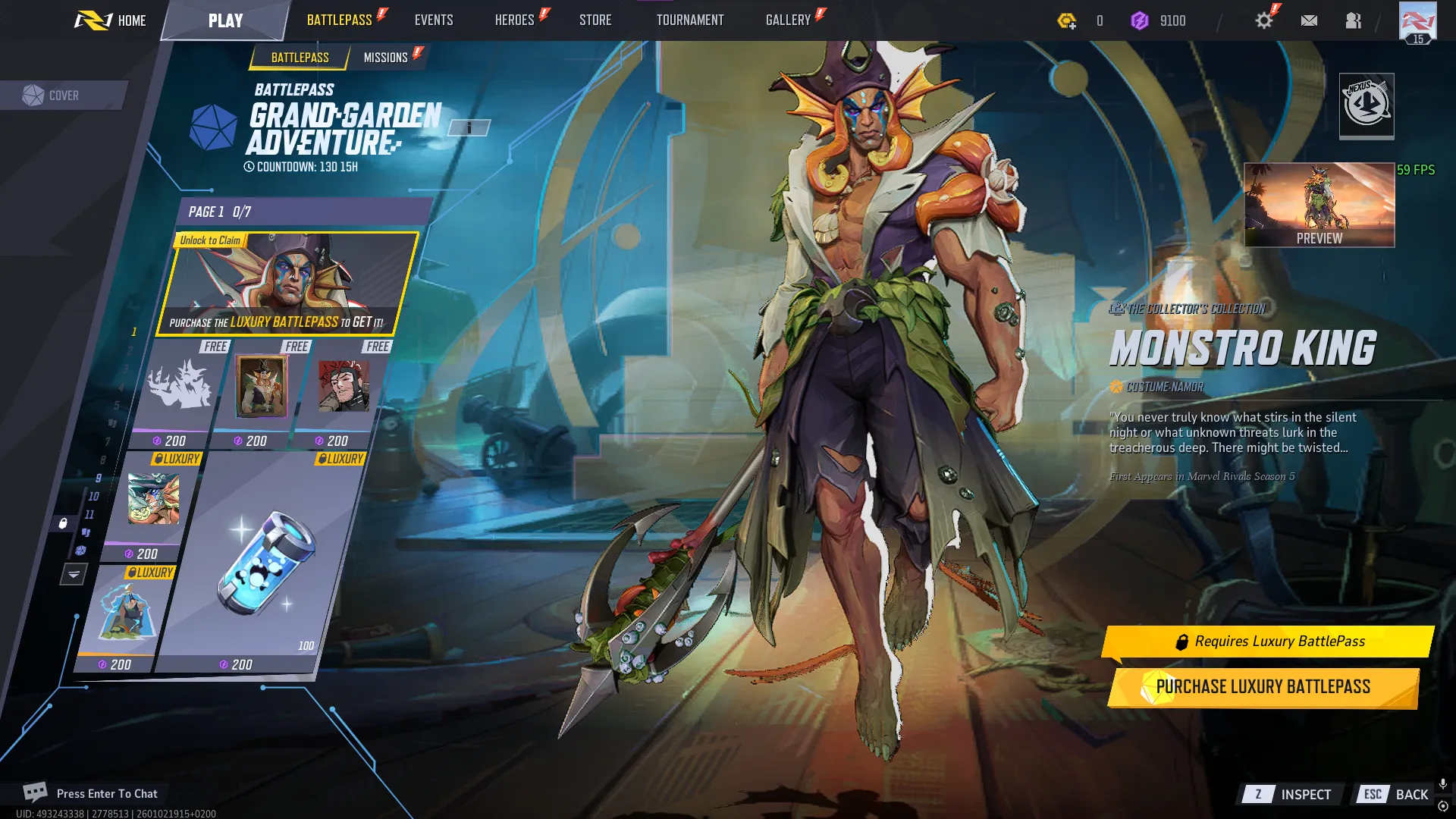Select the Battlepass tab
Image resolution: width=1456 pixels, height=819 pixels.
[300, 57]
